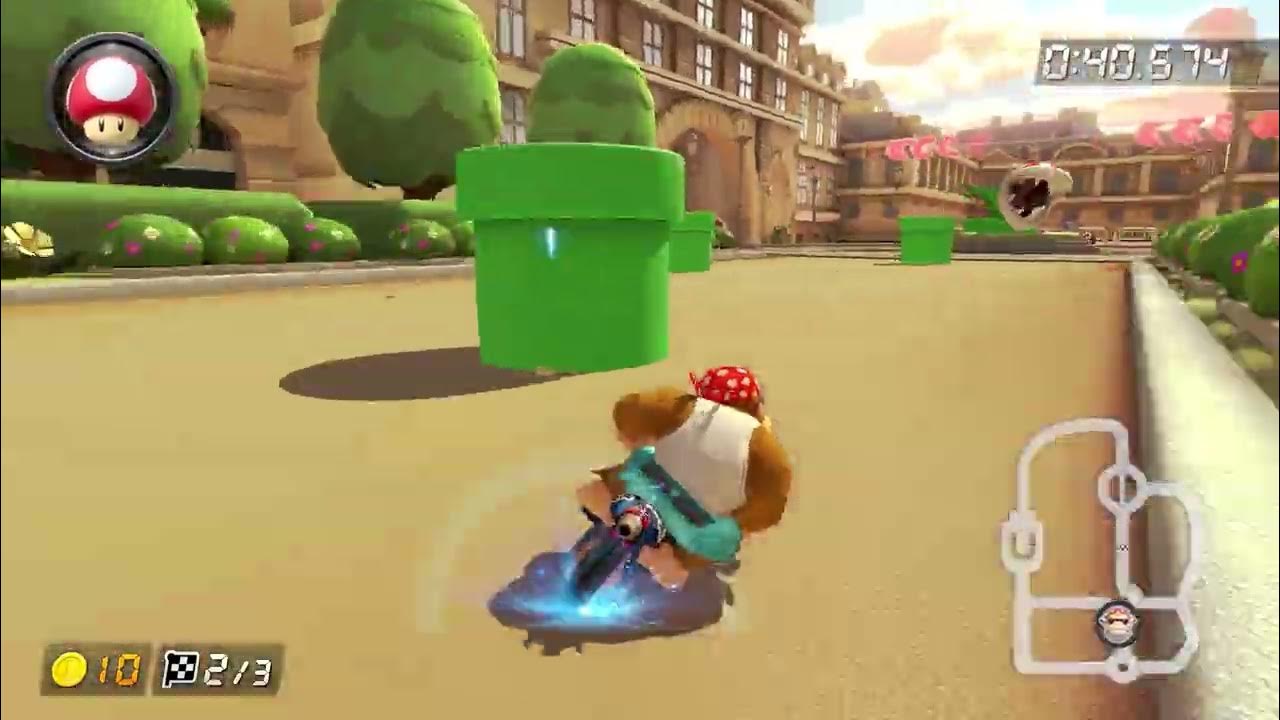Select the mushroom item slot
This screenshot has width=1280, height=720.
click(111, 97)
